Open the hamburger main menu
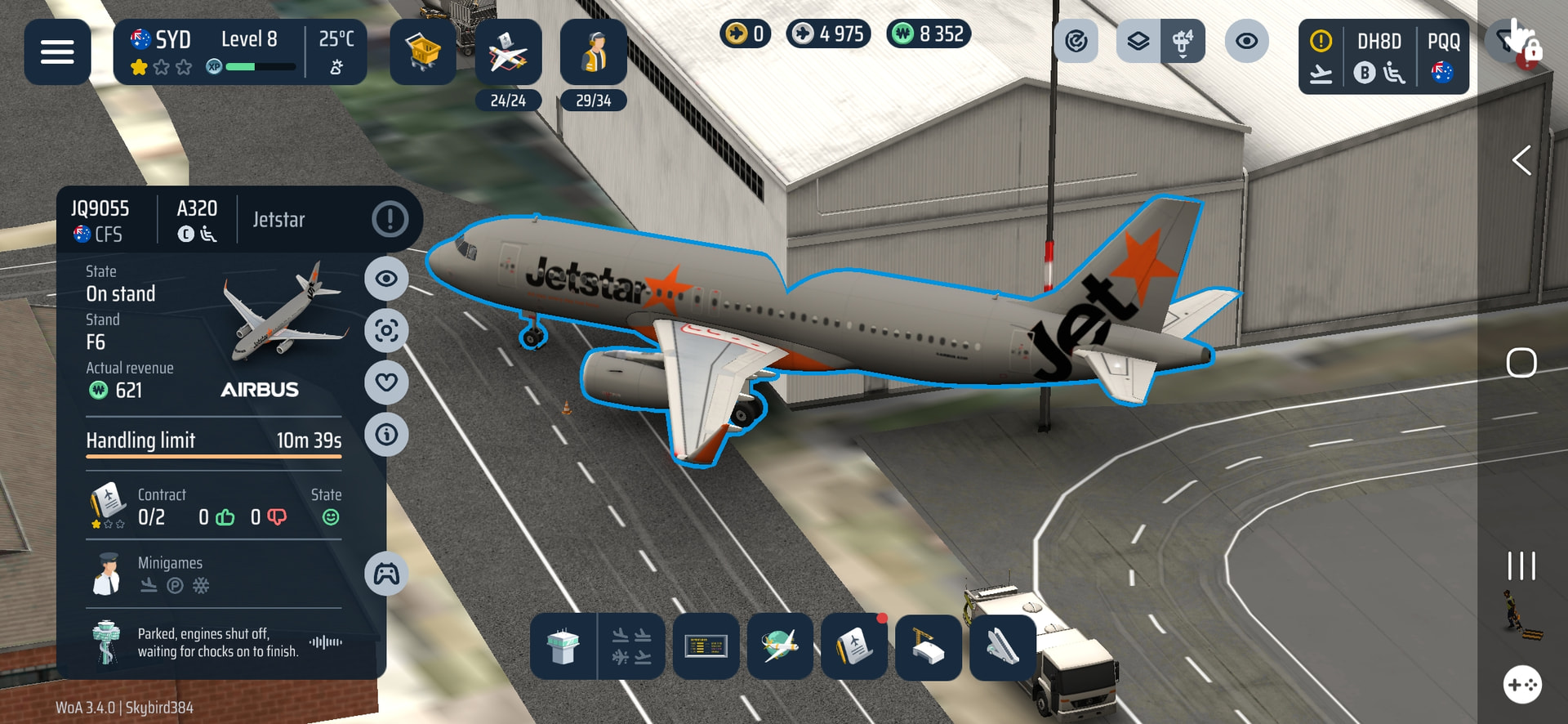Viewport: 1568px width, 724px height. (x=57, y=52)
